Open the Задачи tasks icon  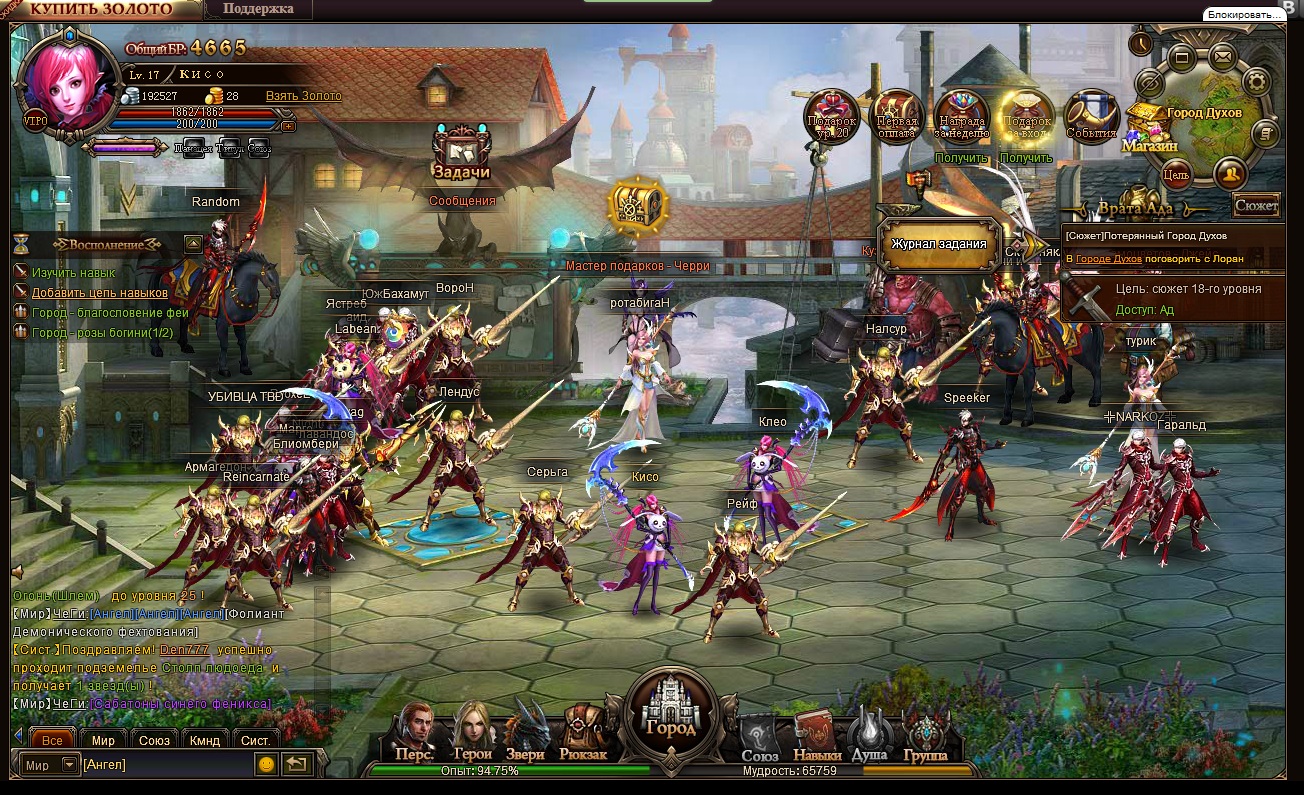click(460, 153)
